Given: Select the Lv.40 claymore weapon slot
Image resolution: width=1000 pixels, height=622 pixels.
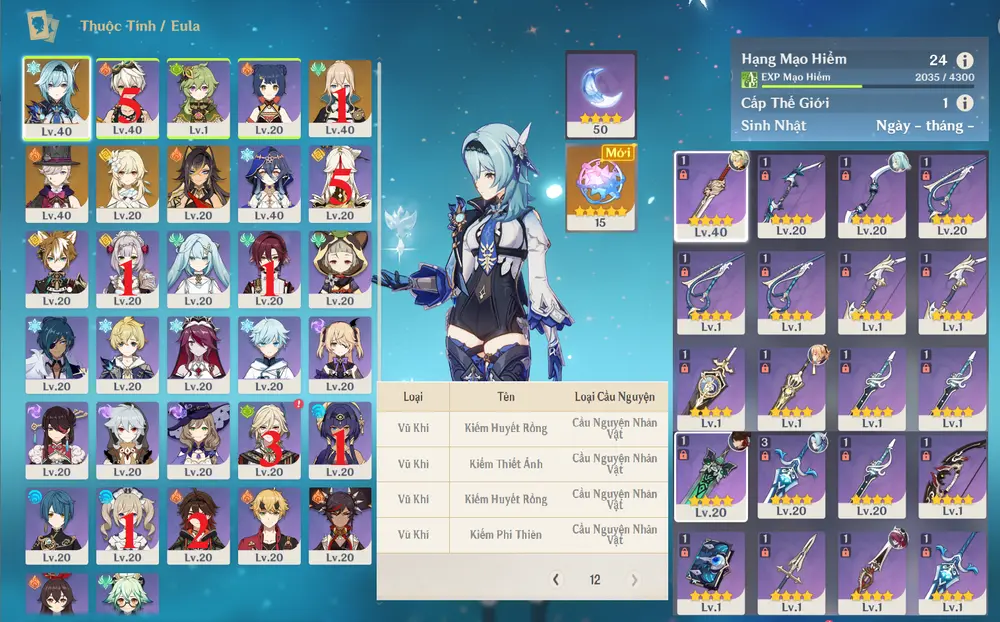Looking at the screenshot, I should point(711,195).
